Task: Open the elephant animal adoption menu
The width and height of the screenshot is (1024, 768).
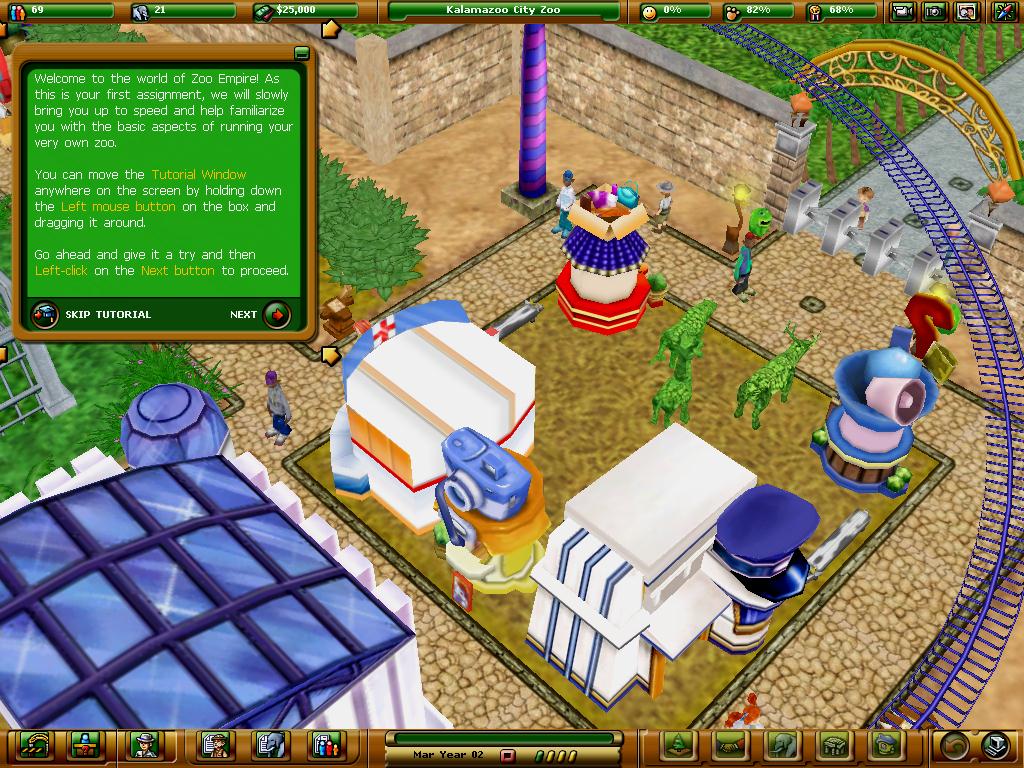Action: [783, 745]
